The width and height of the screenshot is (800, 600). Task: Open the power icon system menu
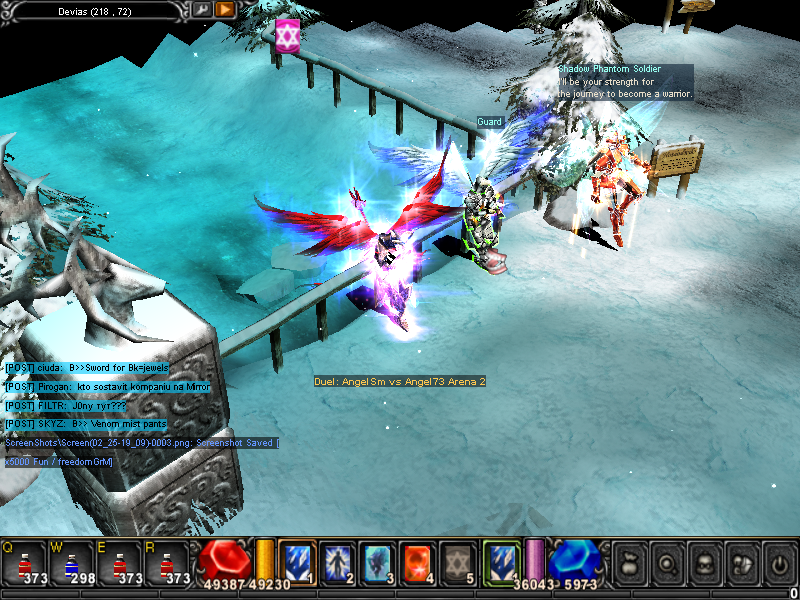tap(778, 563)
